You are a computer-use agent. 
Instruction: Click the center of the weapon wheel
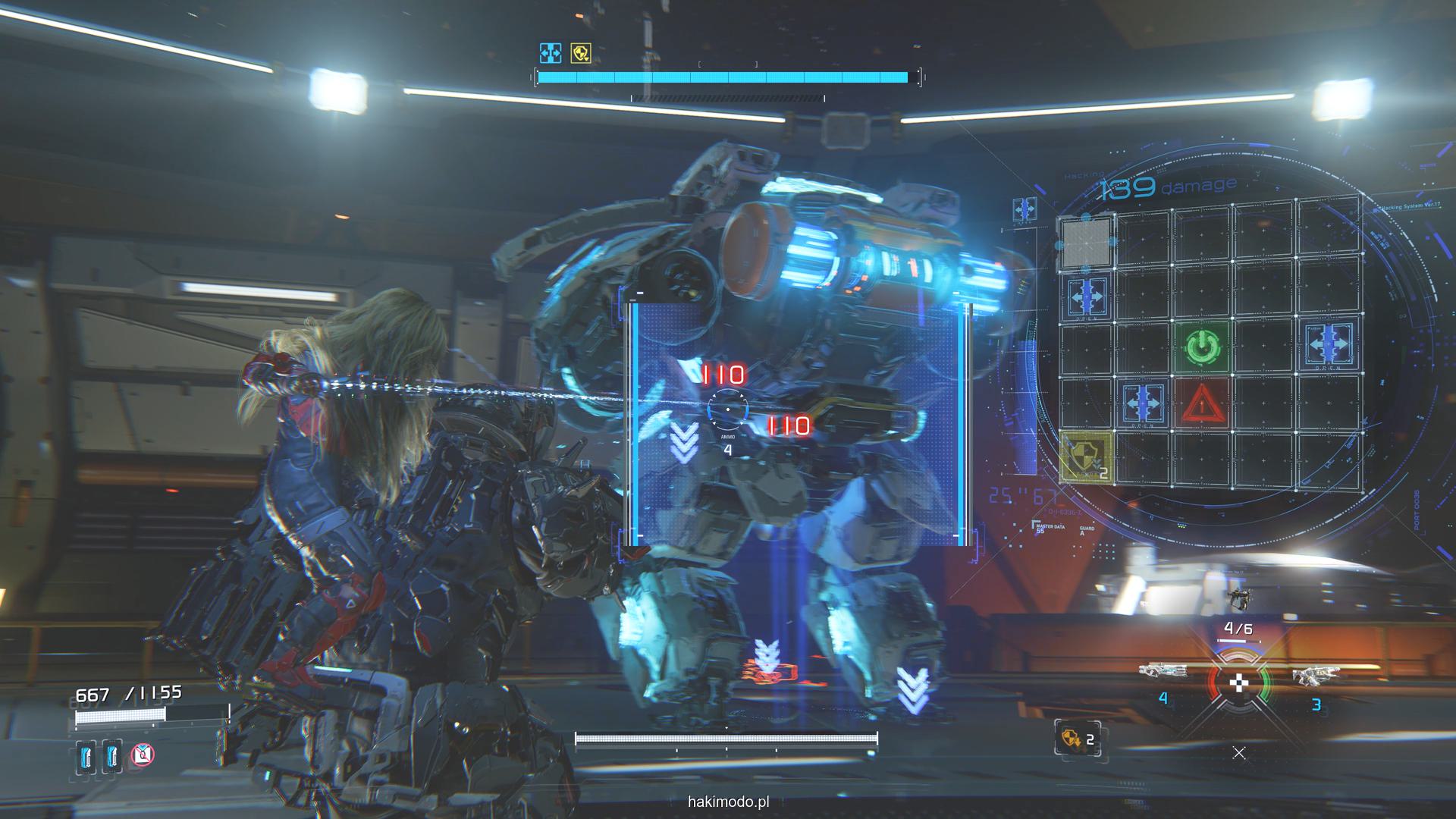tap(1238, 682)
